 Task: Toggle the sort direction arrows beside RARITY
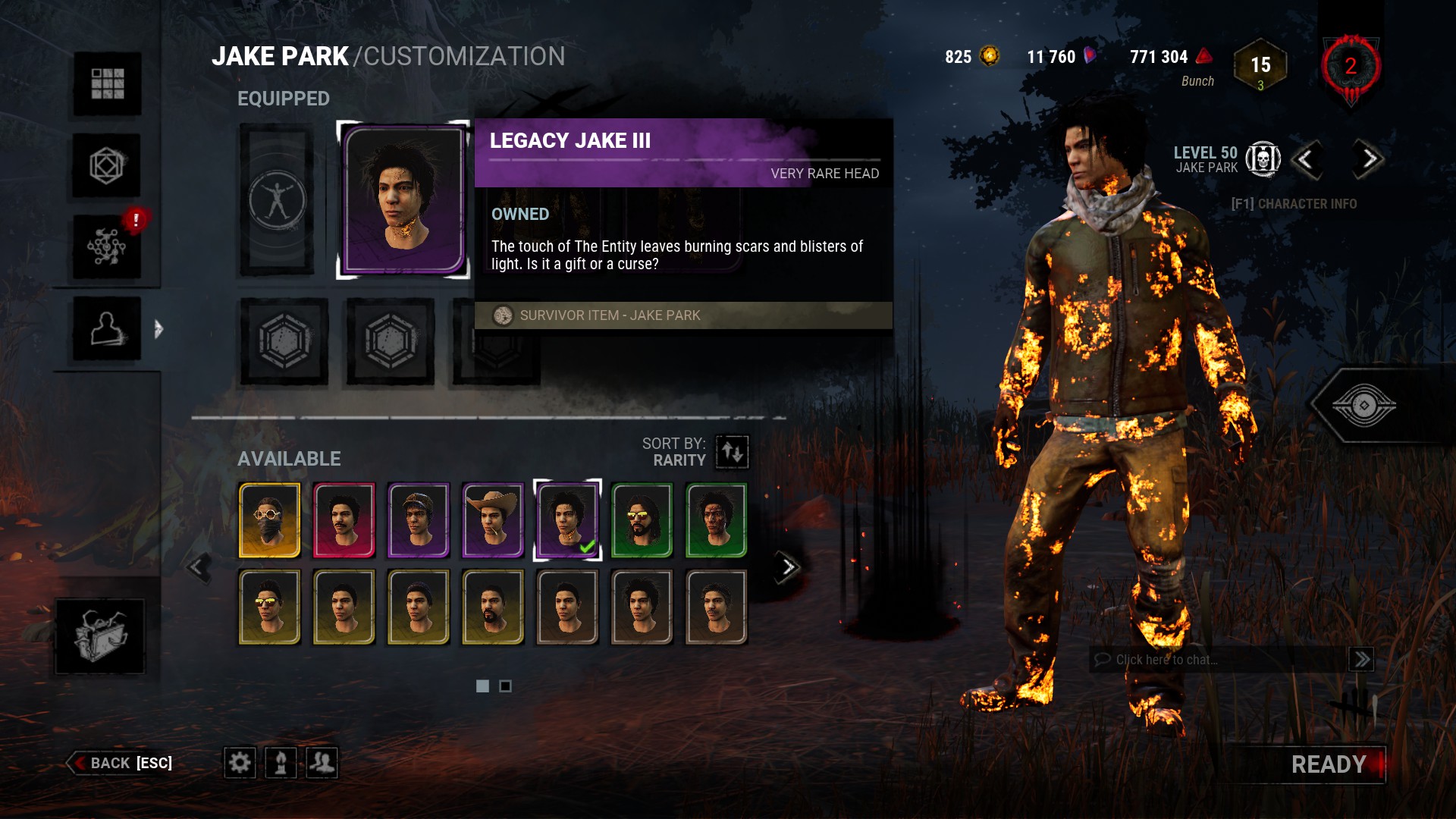pos(730,452)
